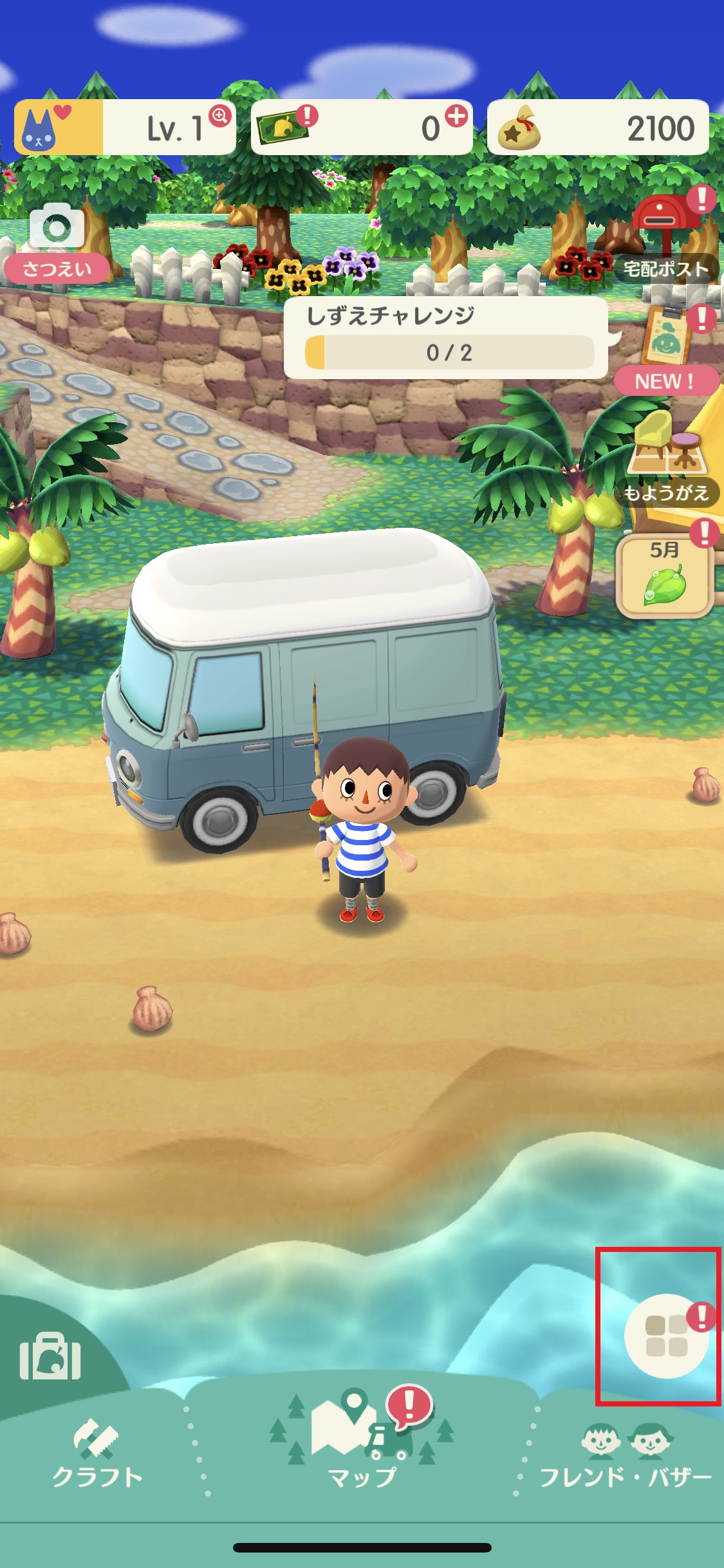Tap the 2100 Bells money bag panel
The image size is (724, 1568).
[598, 127]
